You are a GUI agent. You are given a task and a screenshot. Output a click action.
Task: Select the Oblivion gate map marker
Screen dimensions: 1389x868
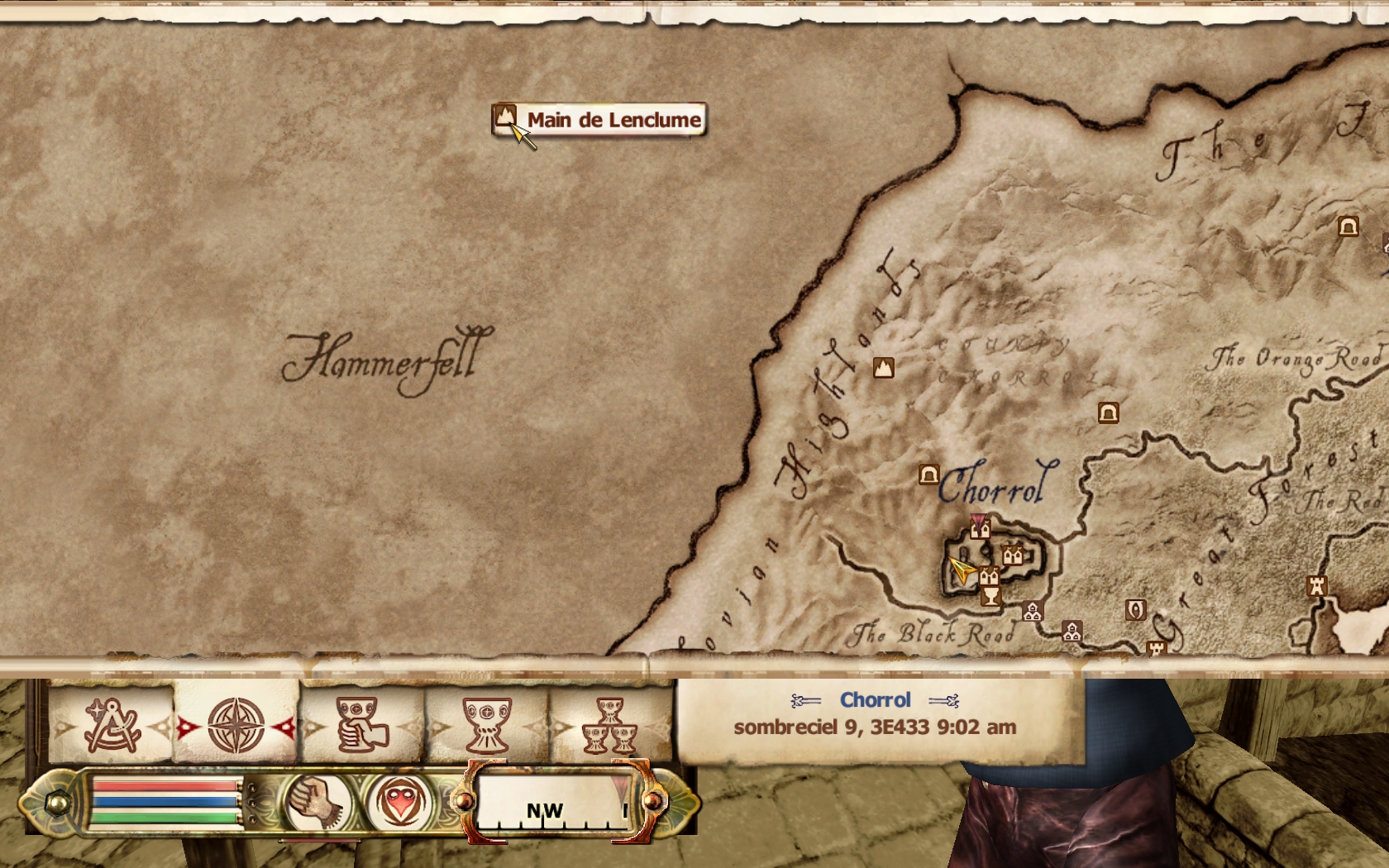[x=1136, y=610]
